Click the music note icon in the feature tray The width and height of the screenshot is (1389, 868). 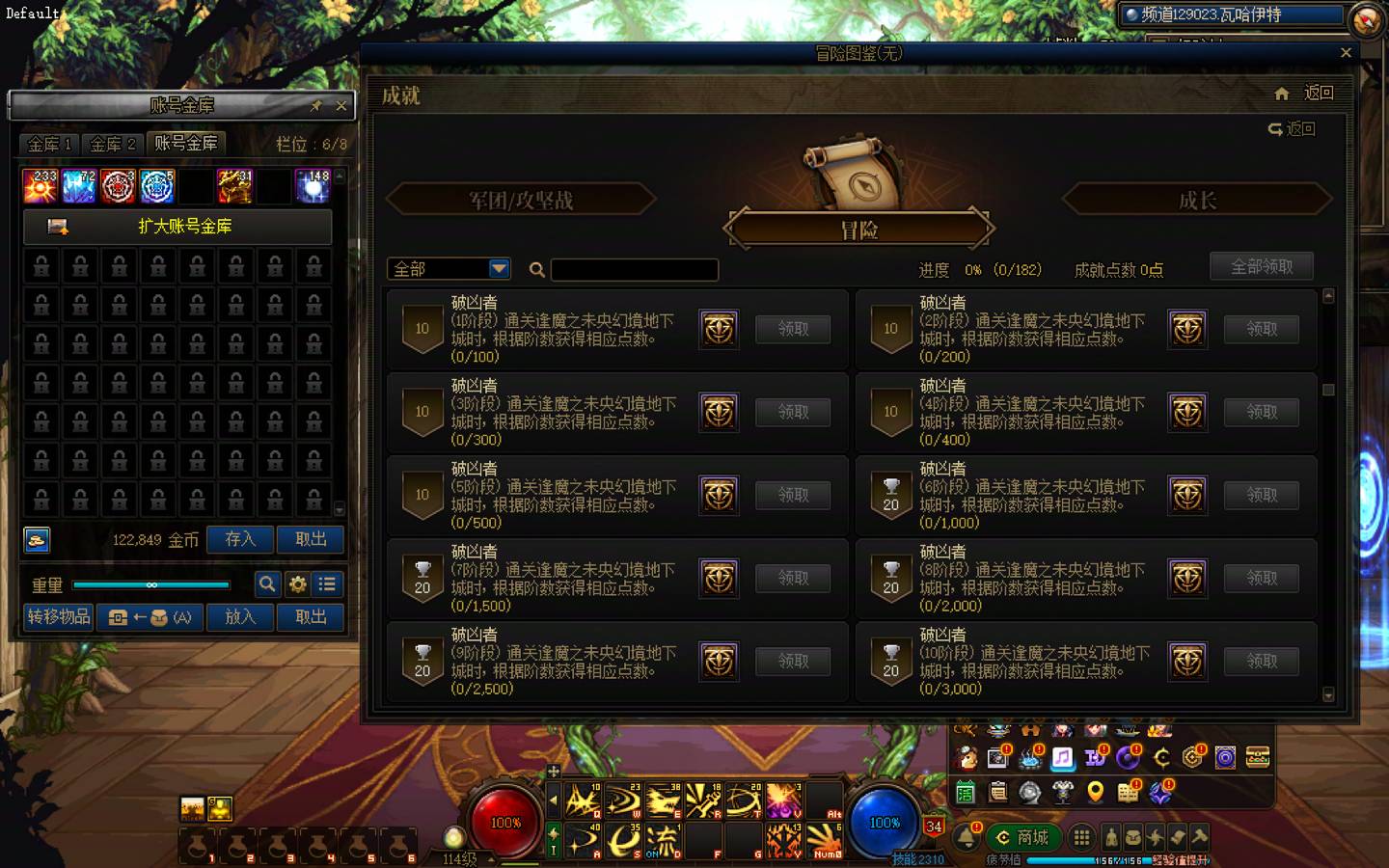[x=1061, y=758]
